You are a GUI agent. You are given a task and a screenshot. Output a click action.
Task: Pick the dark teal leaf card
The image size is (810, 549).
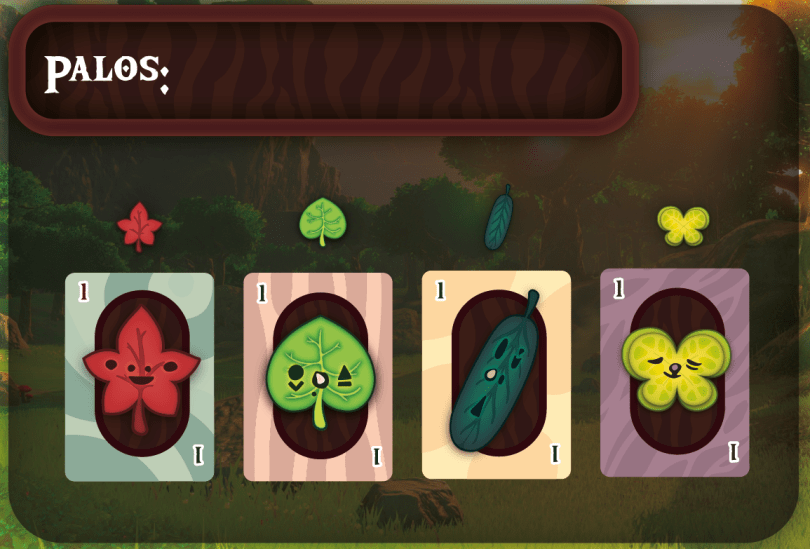pos(496,374)
